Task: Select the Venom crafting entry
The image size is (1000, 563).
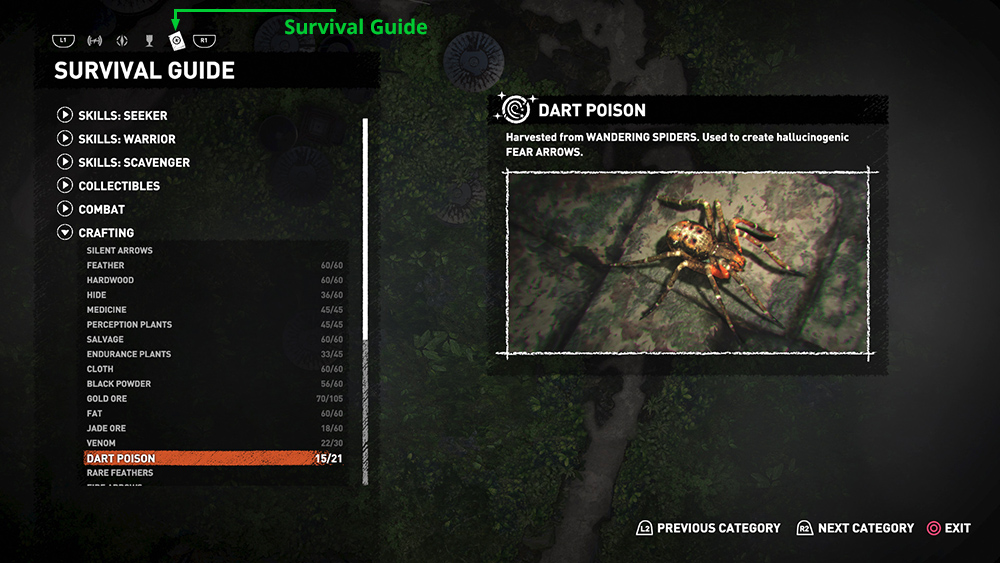Action: click(x=101, y=443)
